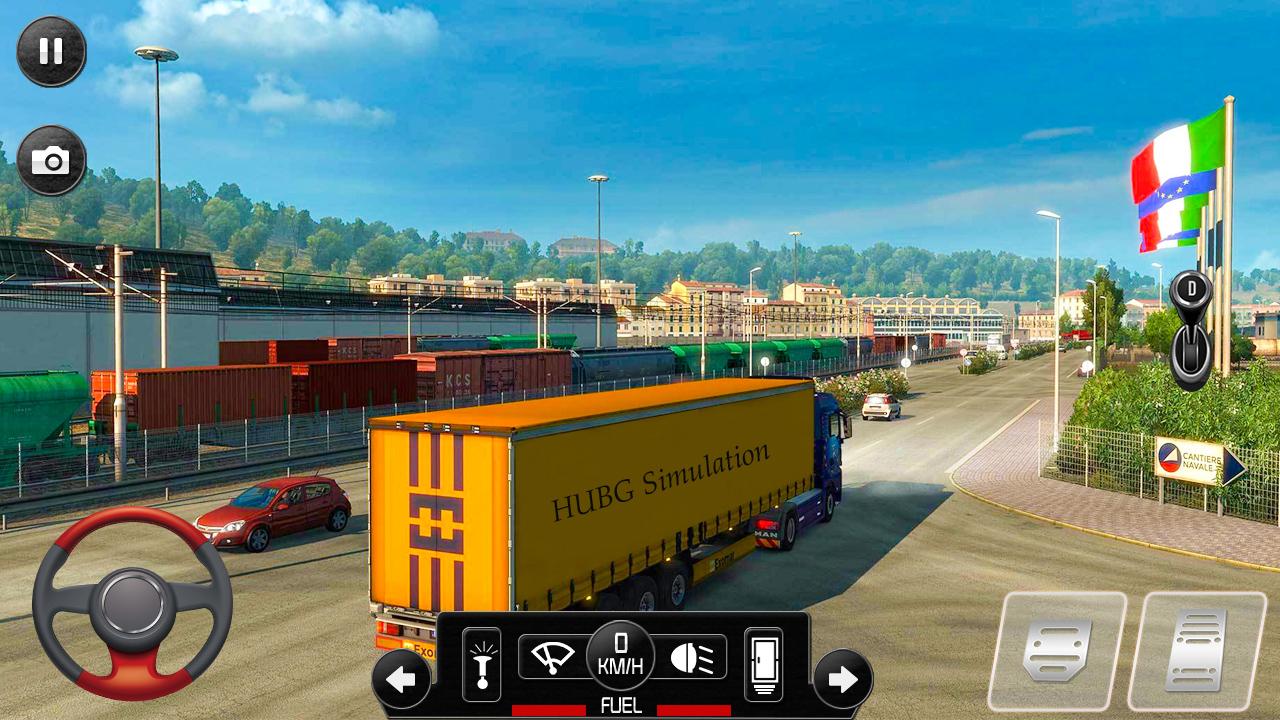
Task: Push the accelerator pedal
Action: [1196, 651]
